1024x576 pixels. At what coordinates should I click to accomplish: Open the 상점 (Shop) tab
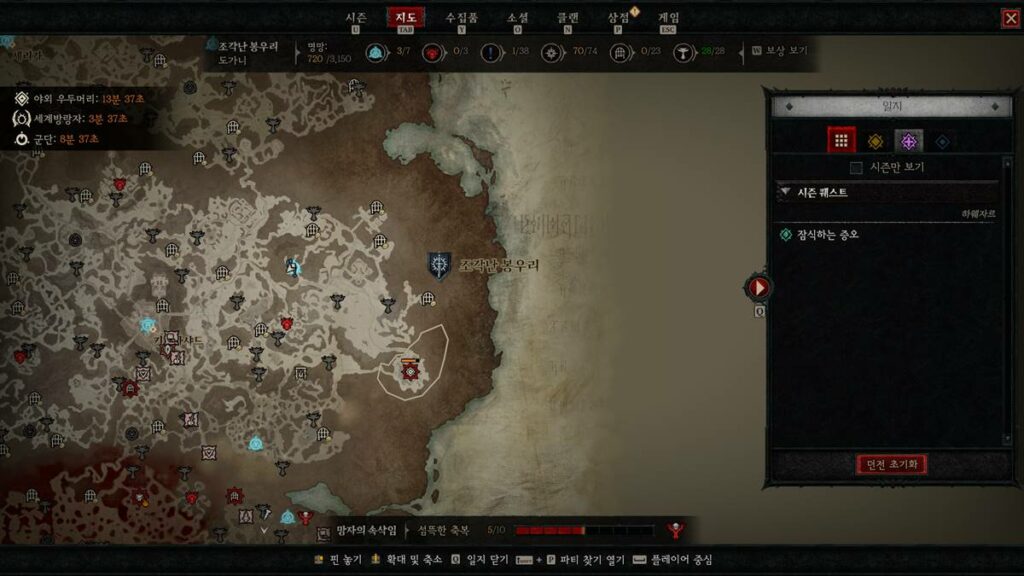(x=619, y=17)
